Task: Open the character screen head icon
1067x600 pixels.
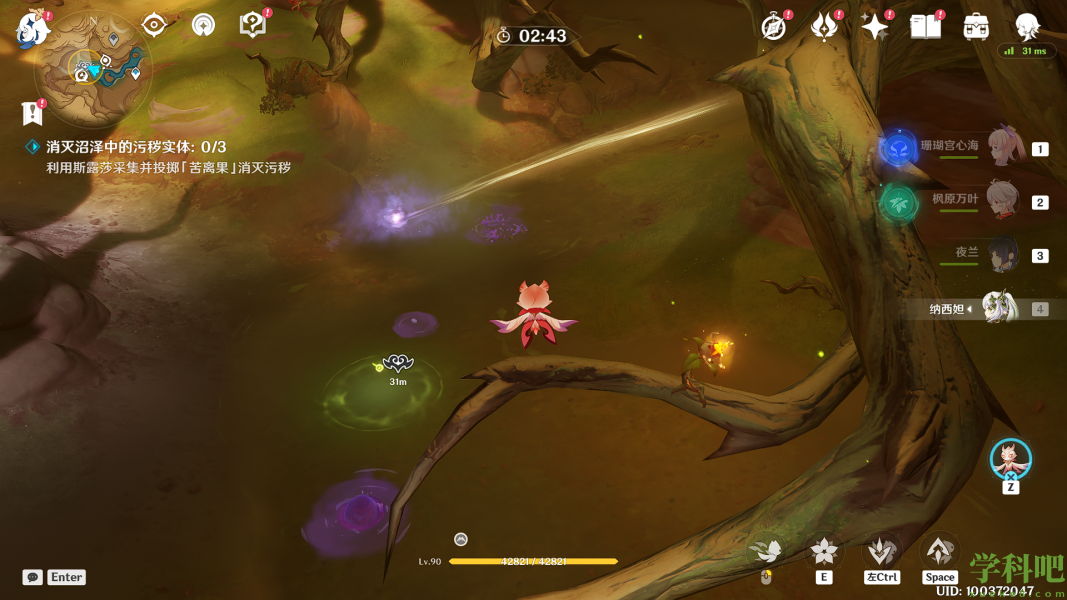Action: [x=1027, y=27]
